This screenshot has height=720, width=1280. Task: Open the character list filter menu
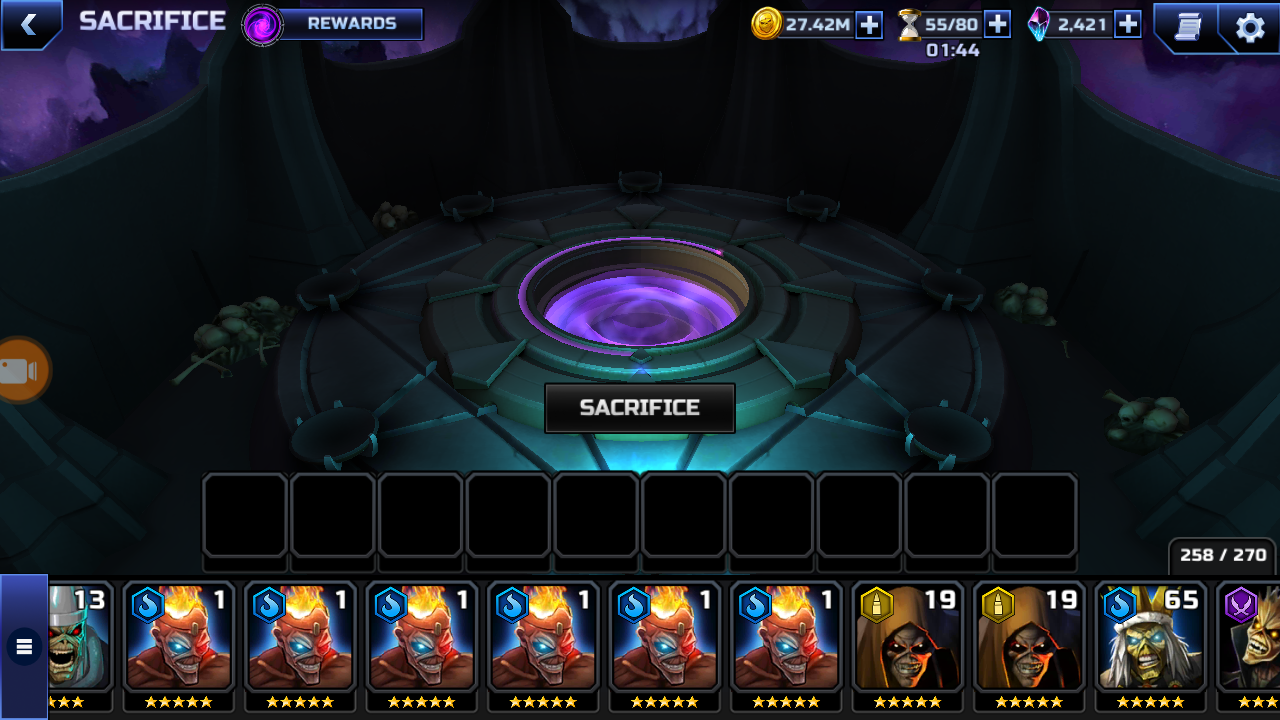coord(24,647)
